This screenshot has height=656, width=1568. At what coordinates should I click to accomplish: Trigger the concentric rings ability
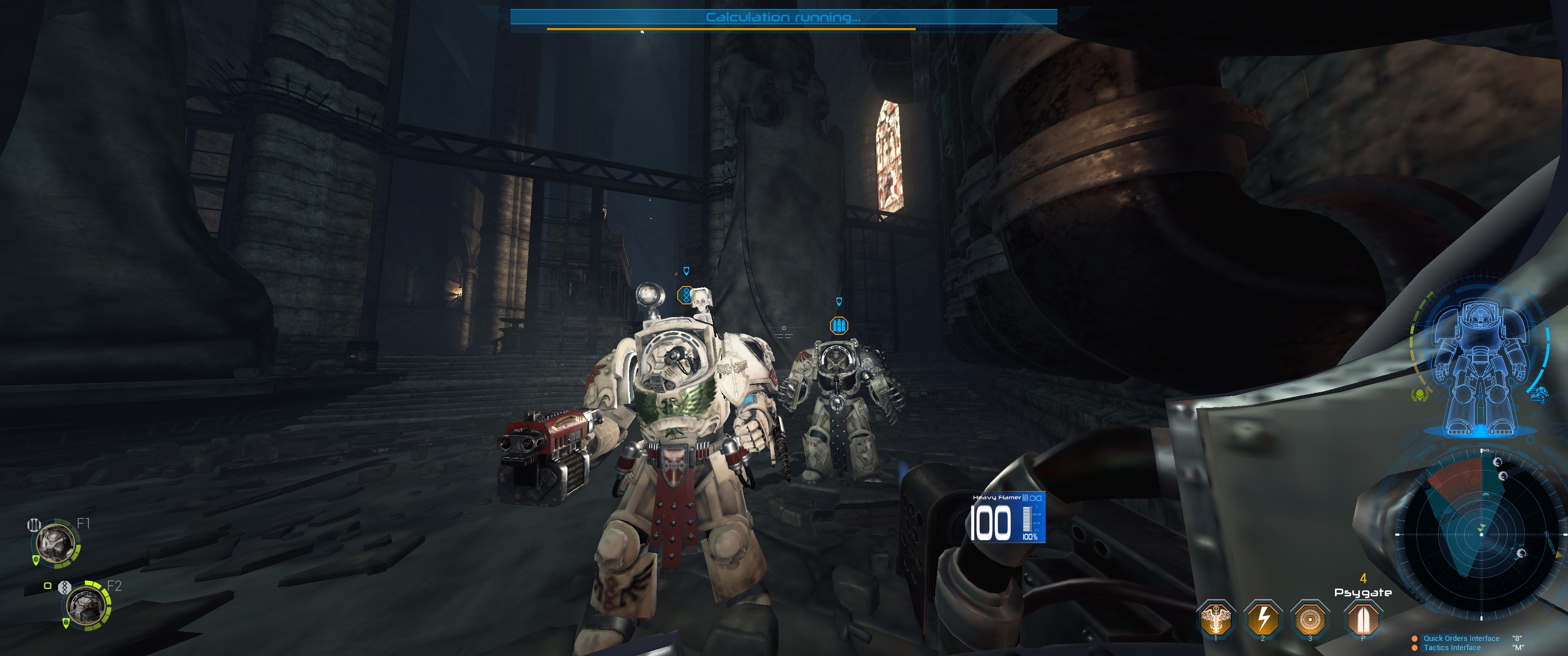click(1309, 618)
